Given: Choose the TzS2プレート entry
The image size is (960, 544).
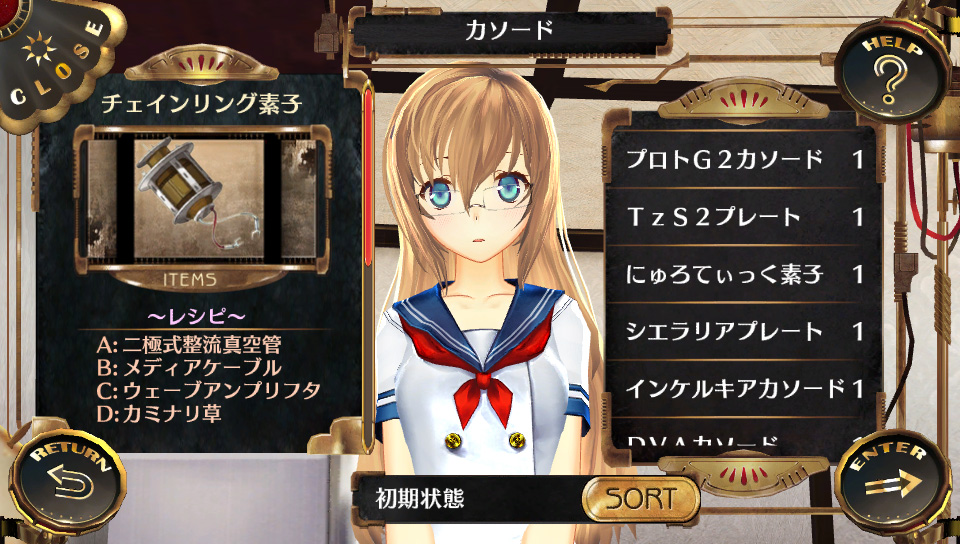Looking at the screenshot, I should [x=745, y=217].
